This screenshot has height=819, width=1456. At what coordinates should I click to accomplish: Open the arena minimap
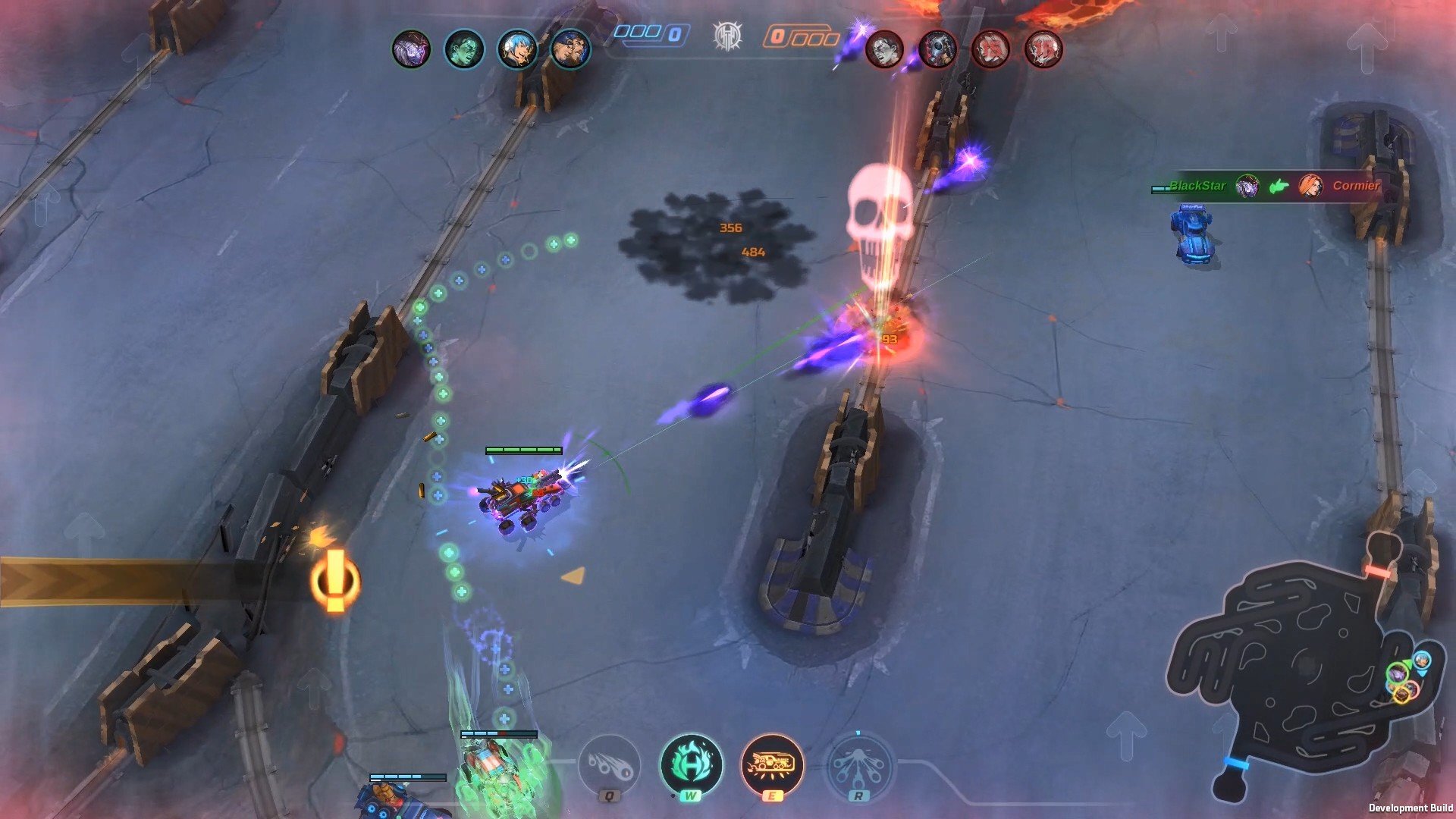[1304, 667]
